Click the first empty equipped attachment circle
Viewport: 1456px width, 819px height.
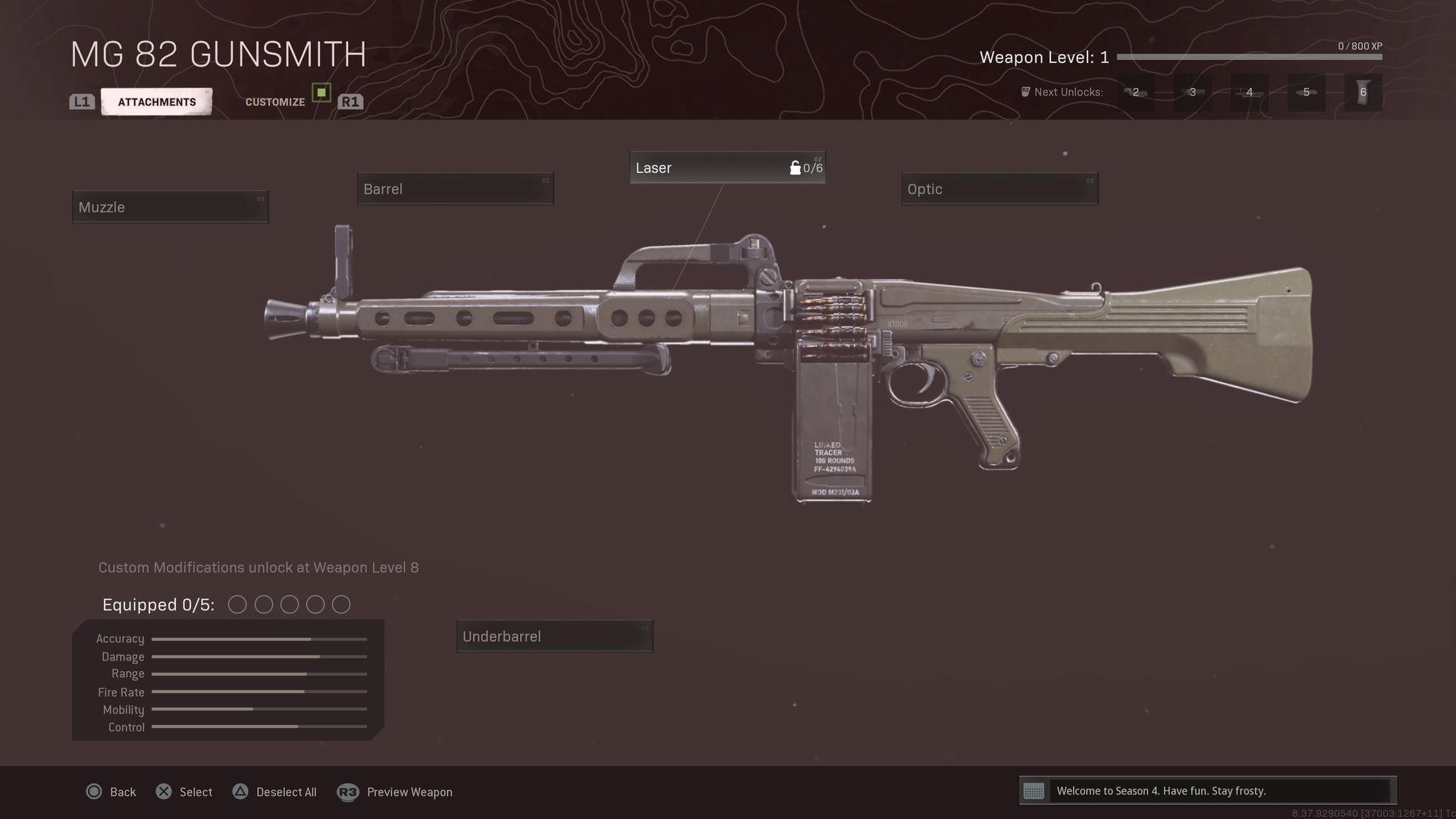(237, 604)
